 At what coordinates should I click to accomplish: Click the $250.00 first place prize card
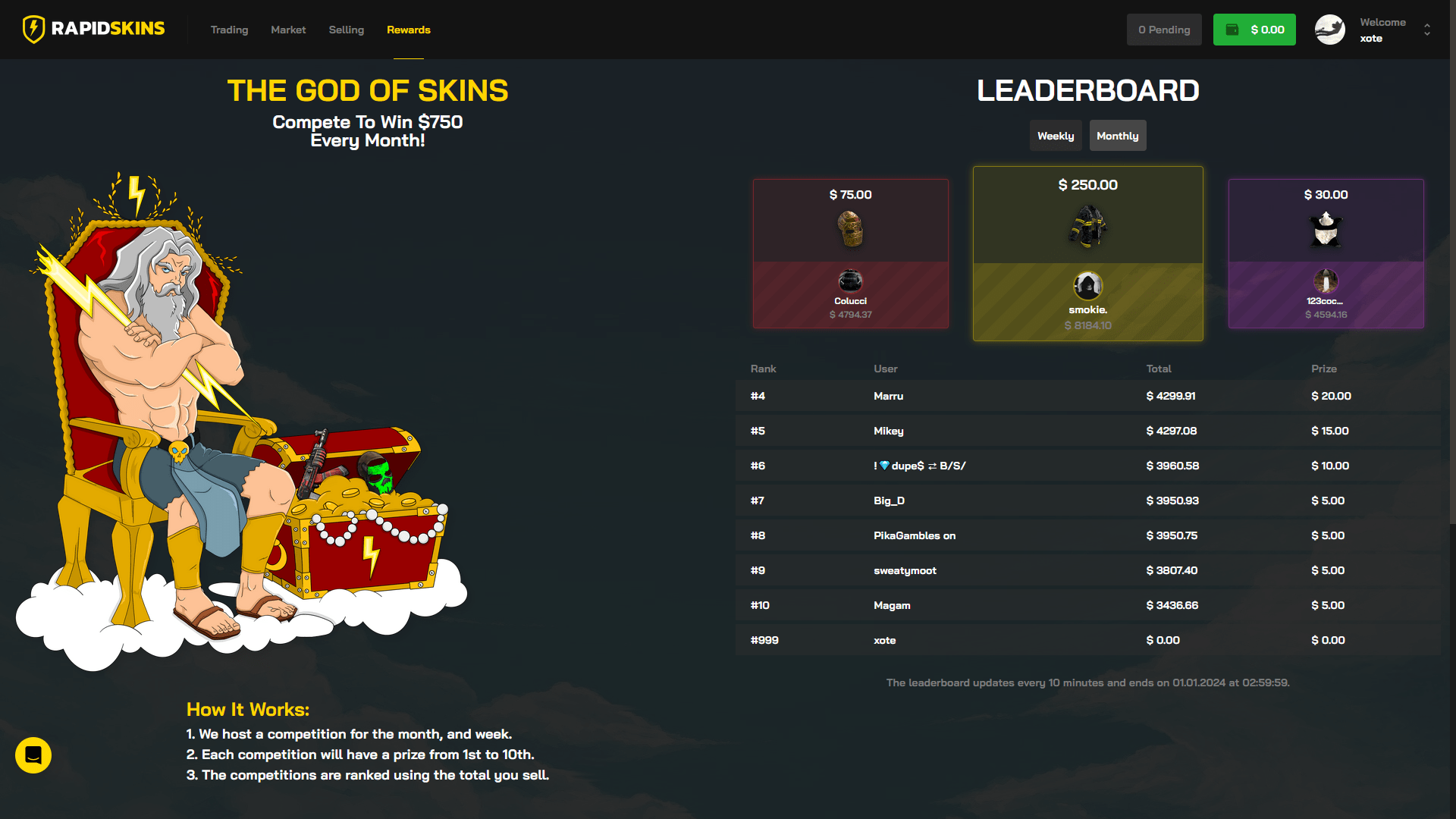click(x=1087, y=253)
